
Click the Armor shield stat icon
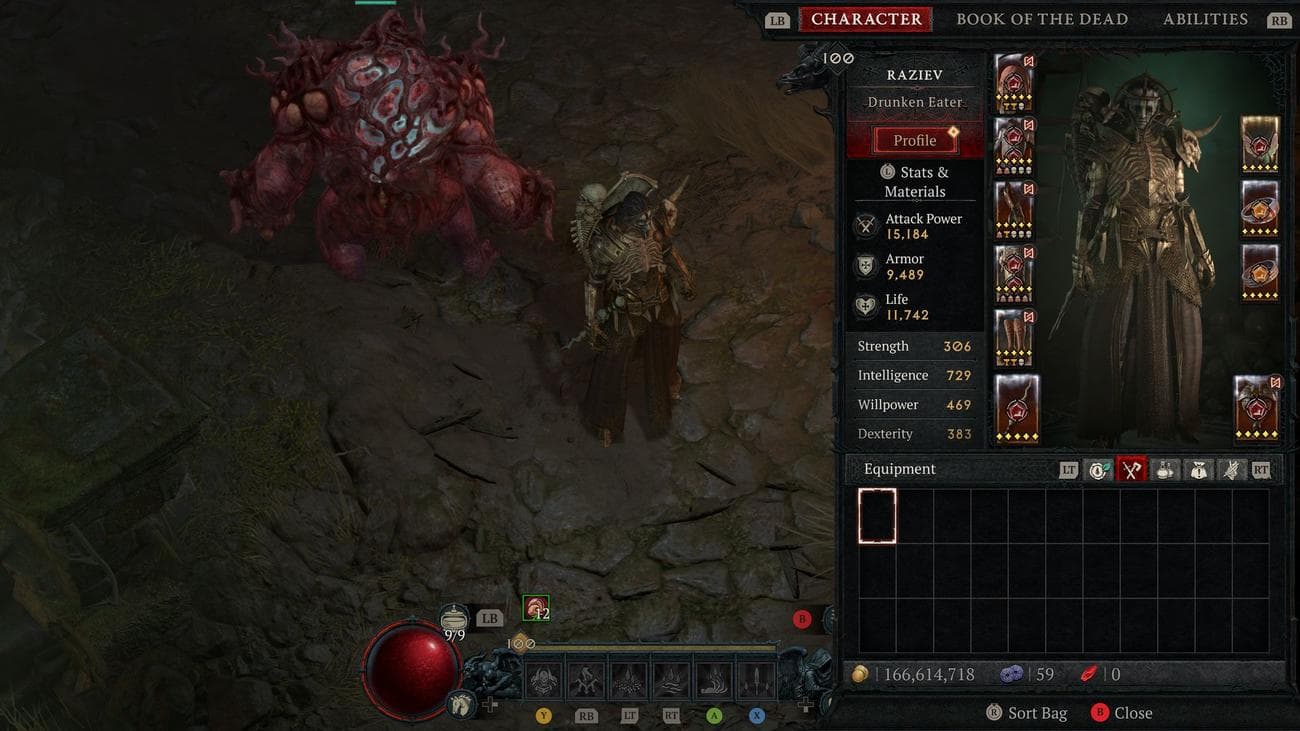865,266
